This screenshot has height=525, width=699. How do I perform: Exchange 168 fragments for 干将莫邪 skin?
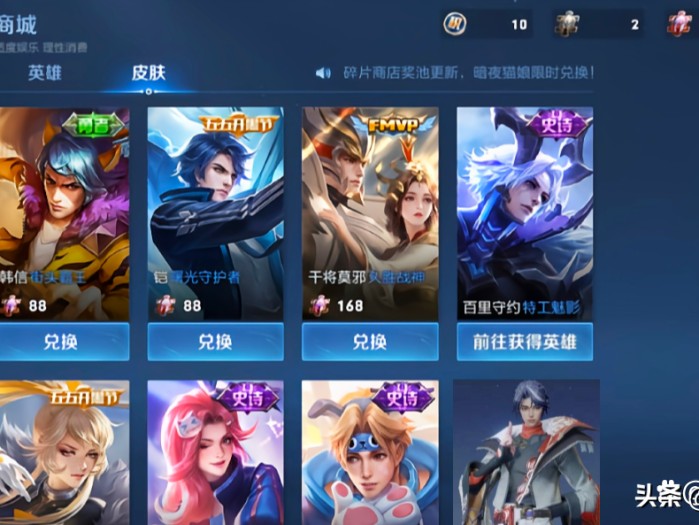370,342
